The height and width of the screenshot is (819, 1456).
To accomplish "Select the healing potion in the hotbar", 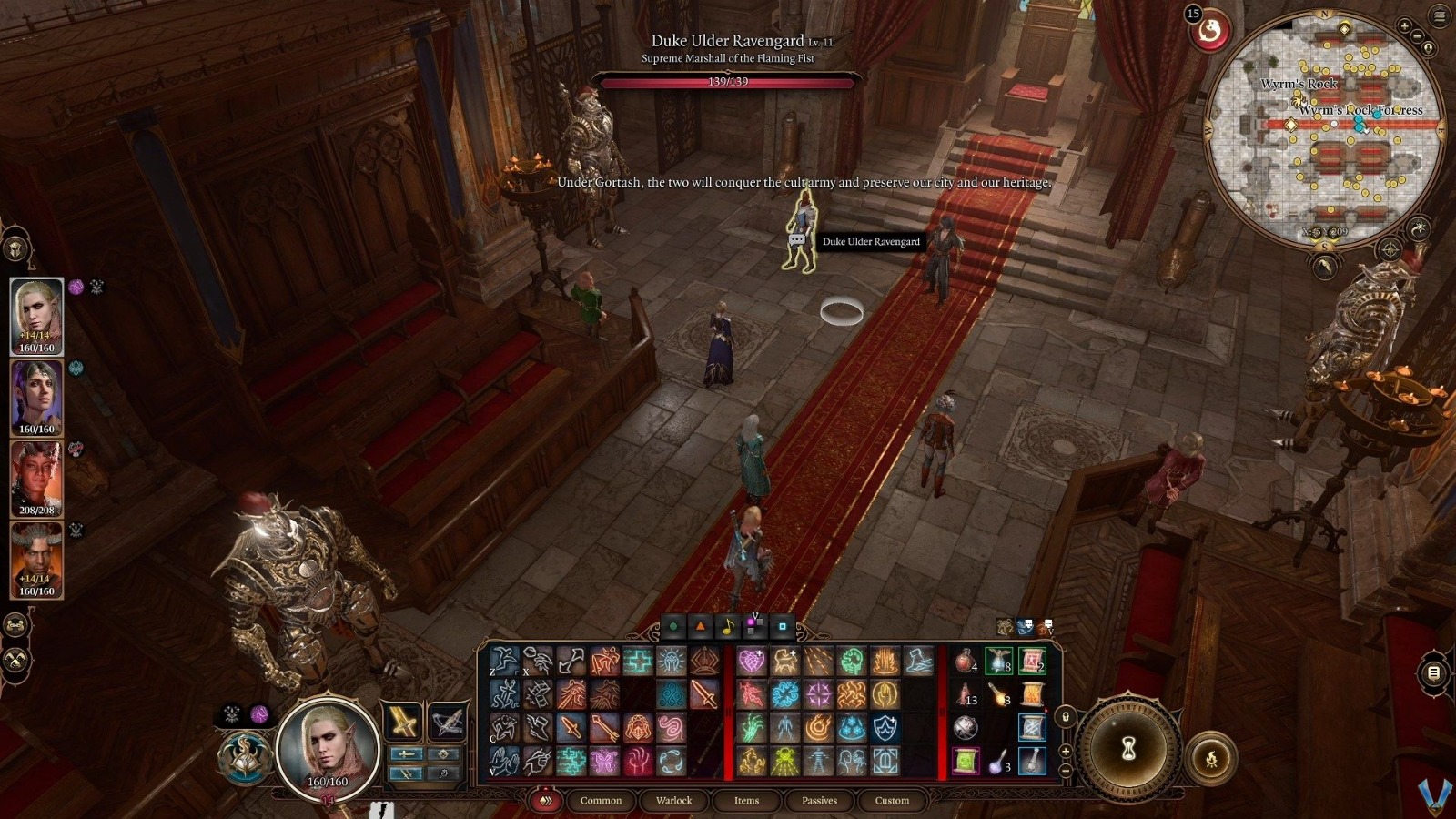I will click(x=964, y=660).
